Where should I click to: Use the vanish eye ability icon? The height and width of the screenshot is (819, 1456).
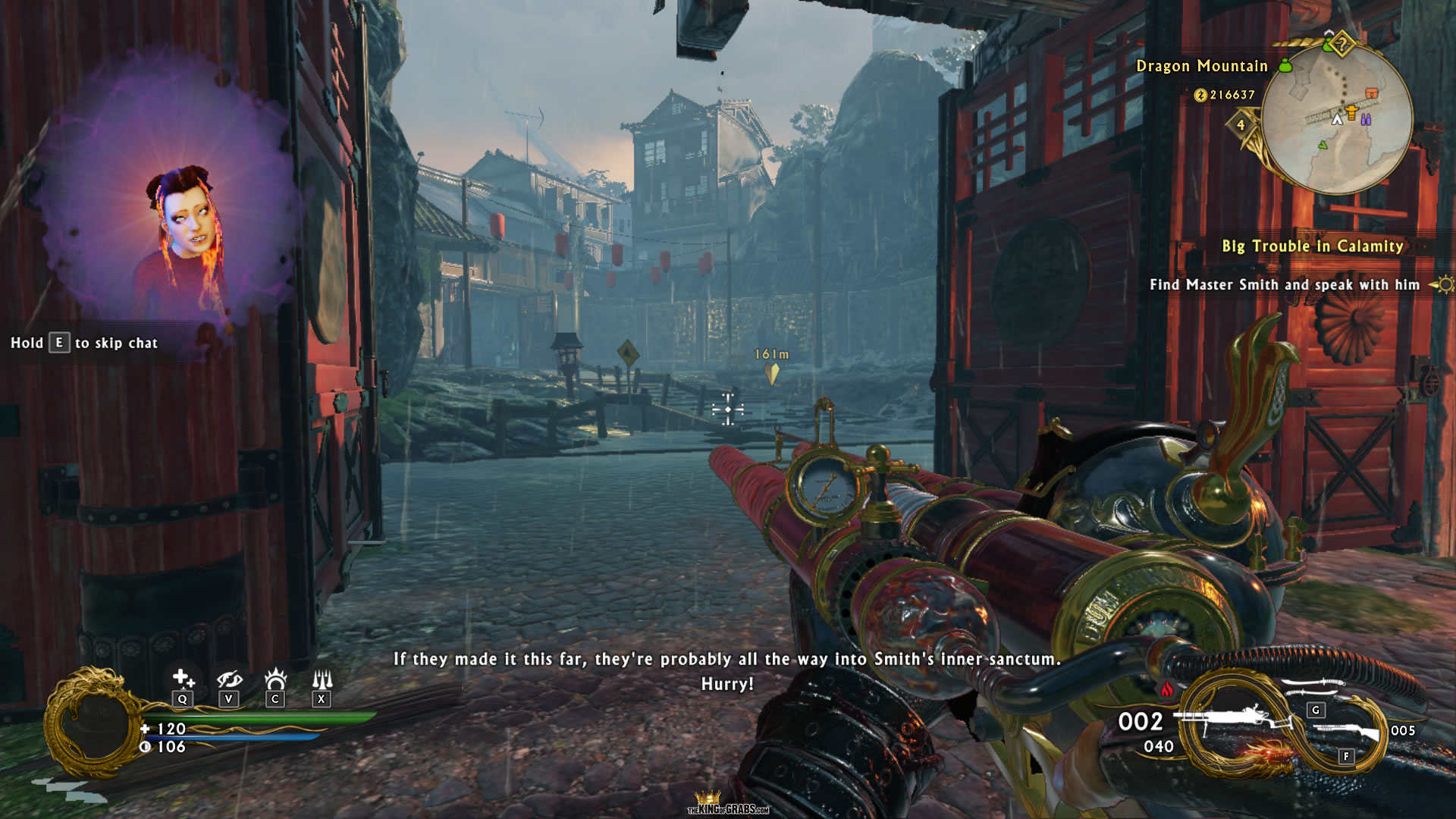[228, 678]
